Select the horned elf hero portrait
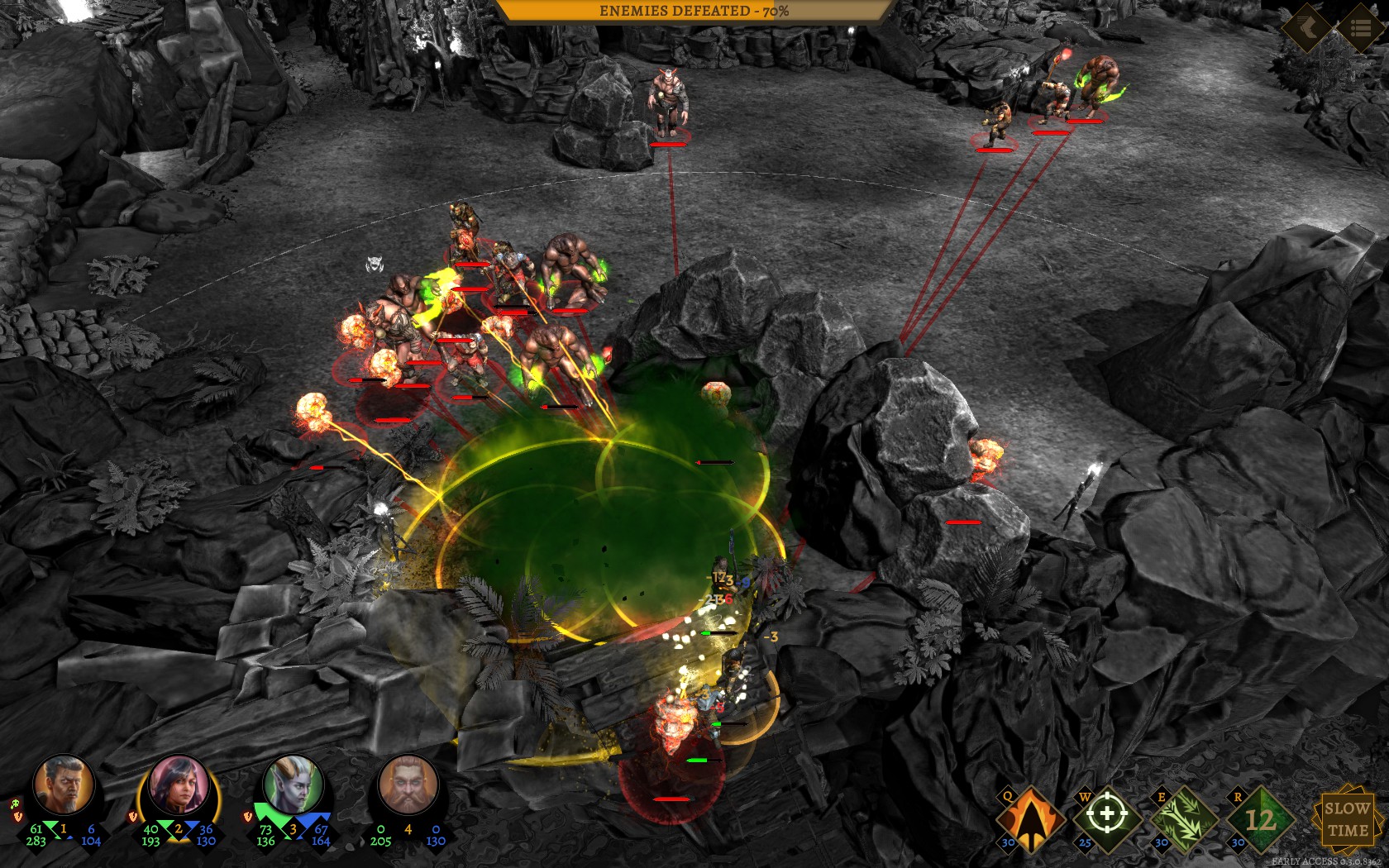 point(293,785)
